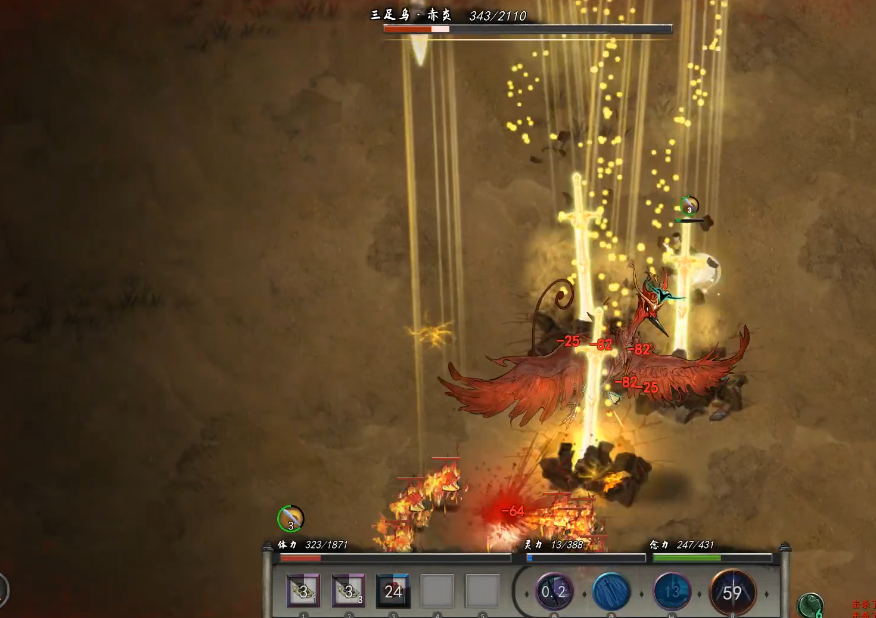Open the green jade orb icon
Image resolution: width=876 pixels, height=618 pixels.
[810, 605]
